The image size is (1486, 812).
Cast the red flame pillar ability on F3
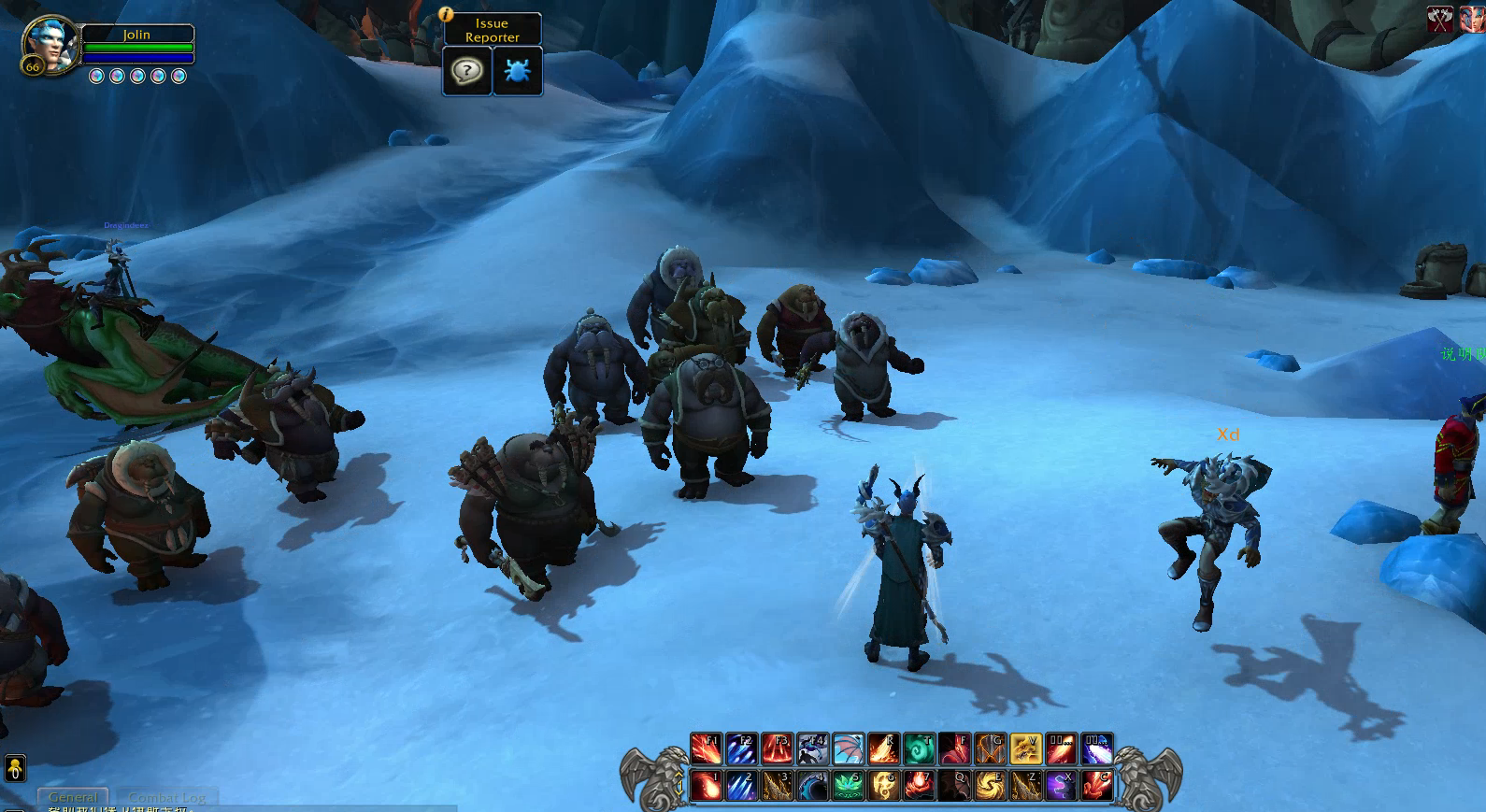(777, 748)
